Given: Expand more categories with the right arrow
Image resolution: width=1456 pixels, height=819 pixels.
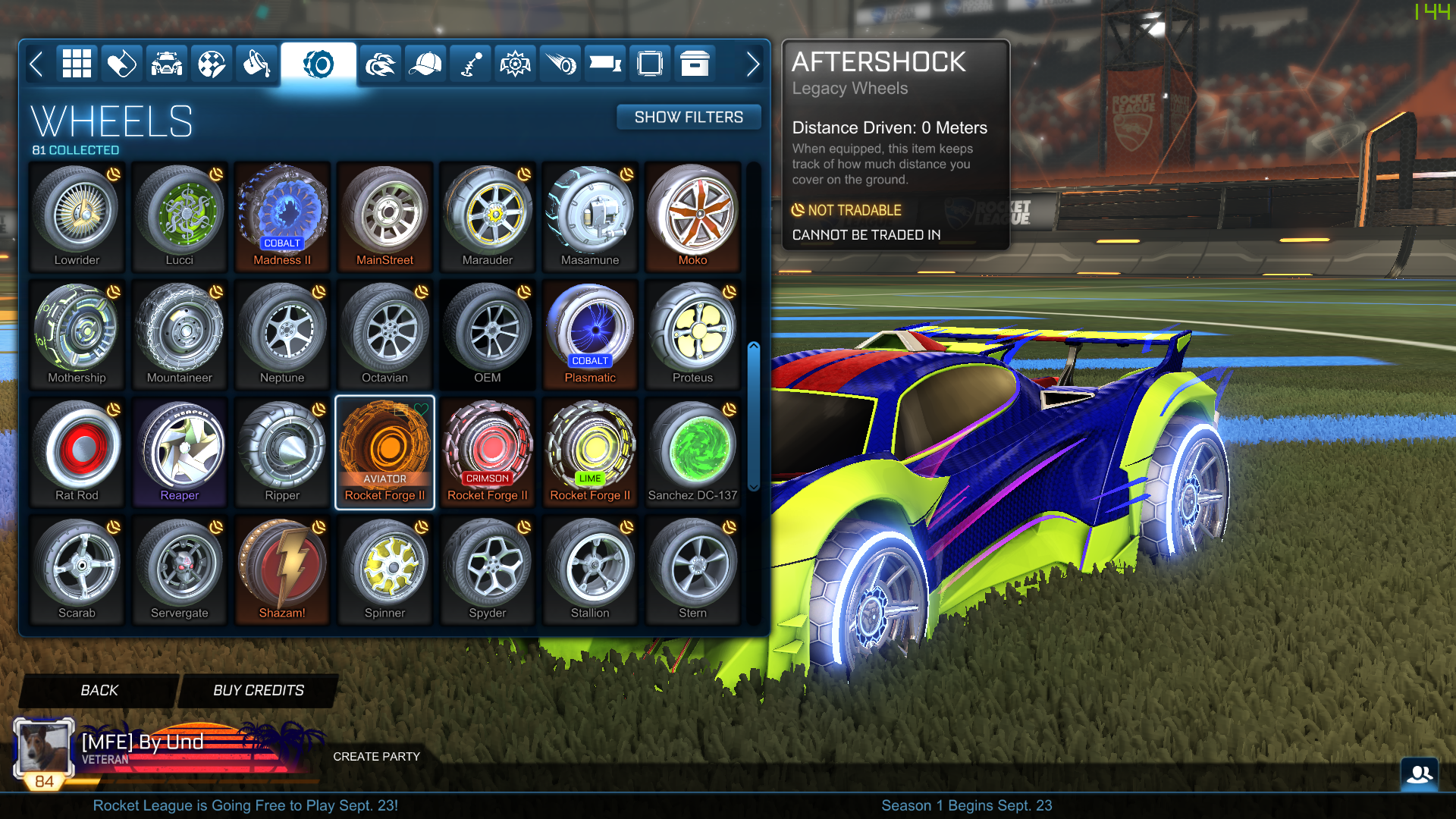Looking at the screenshot, I should tap(752, 64).
